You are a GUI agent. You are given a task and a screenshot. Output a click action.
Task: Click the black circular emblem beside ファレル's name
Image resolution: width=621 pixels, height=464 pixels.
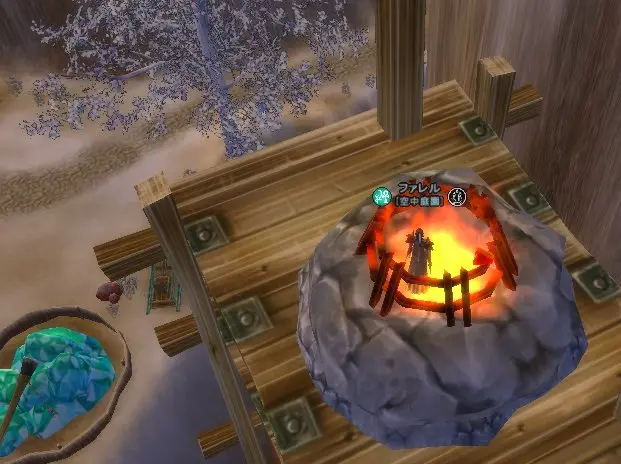[458, 196]
